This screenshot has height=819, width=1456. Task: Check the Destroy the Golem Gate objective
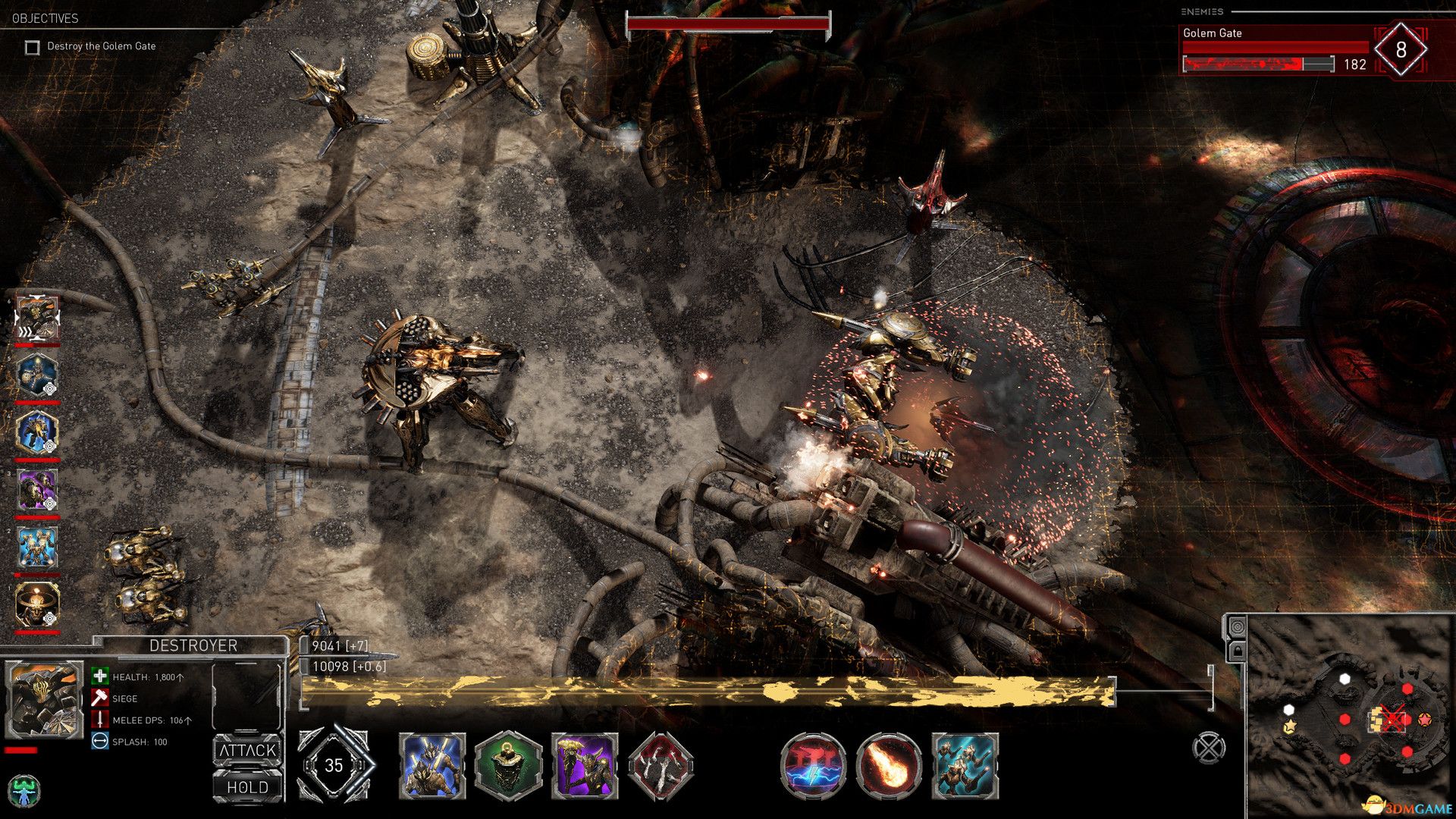(31, 46)
